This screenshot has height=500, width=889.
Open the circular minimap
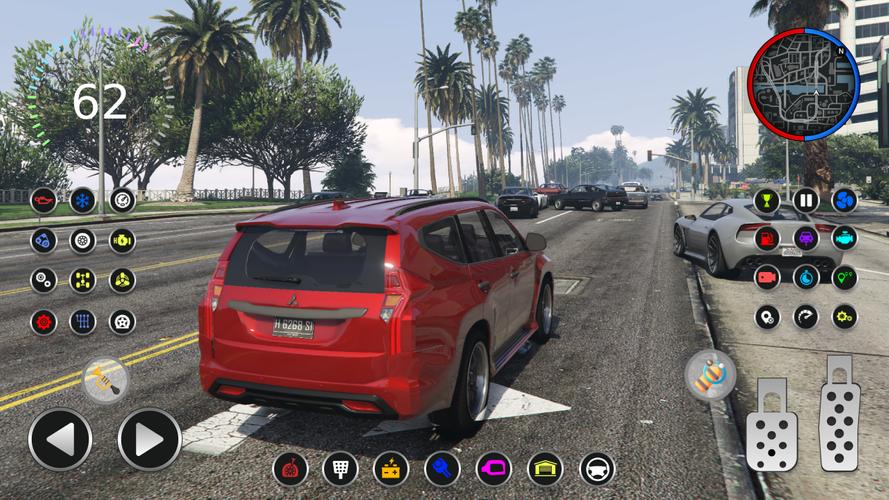tap(804, 84)
